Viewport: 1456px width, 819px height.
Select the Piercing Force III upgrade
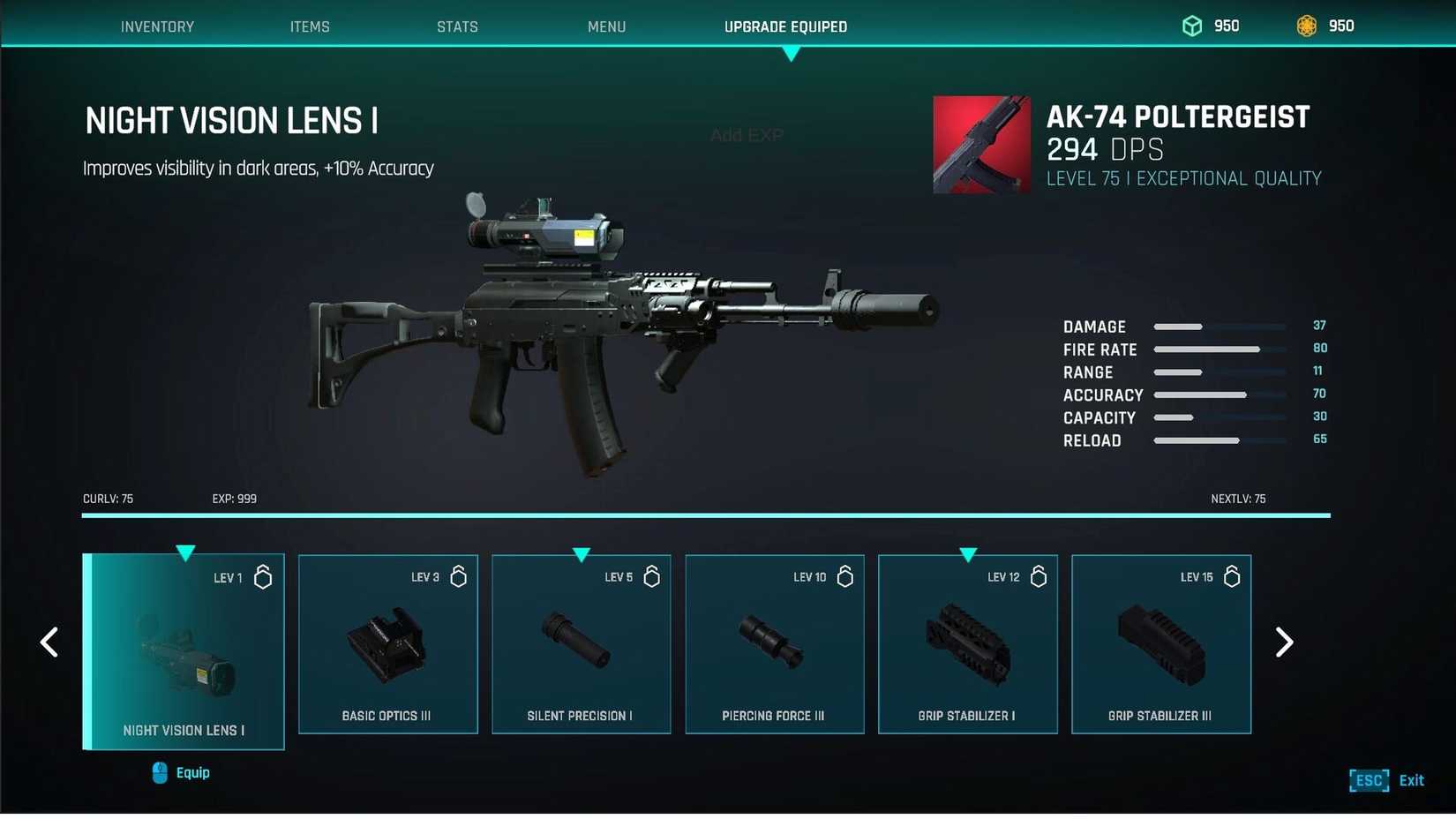click(x=774, y=644)
